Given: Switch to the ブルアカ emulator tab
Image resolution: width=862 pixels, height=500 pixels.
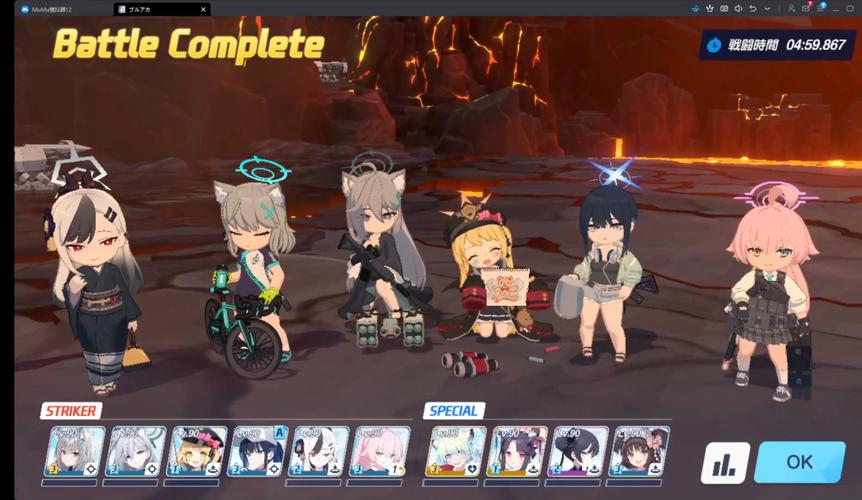Looking at the screenshot, I should pyautogui.click(x=140, y=9).
